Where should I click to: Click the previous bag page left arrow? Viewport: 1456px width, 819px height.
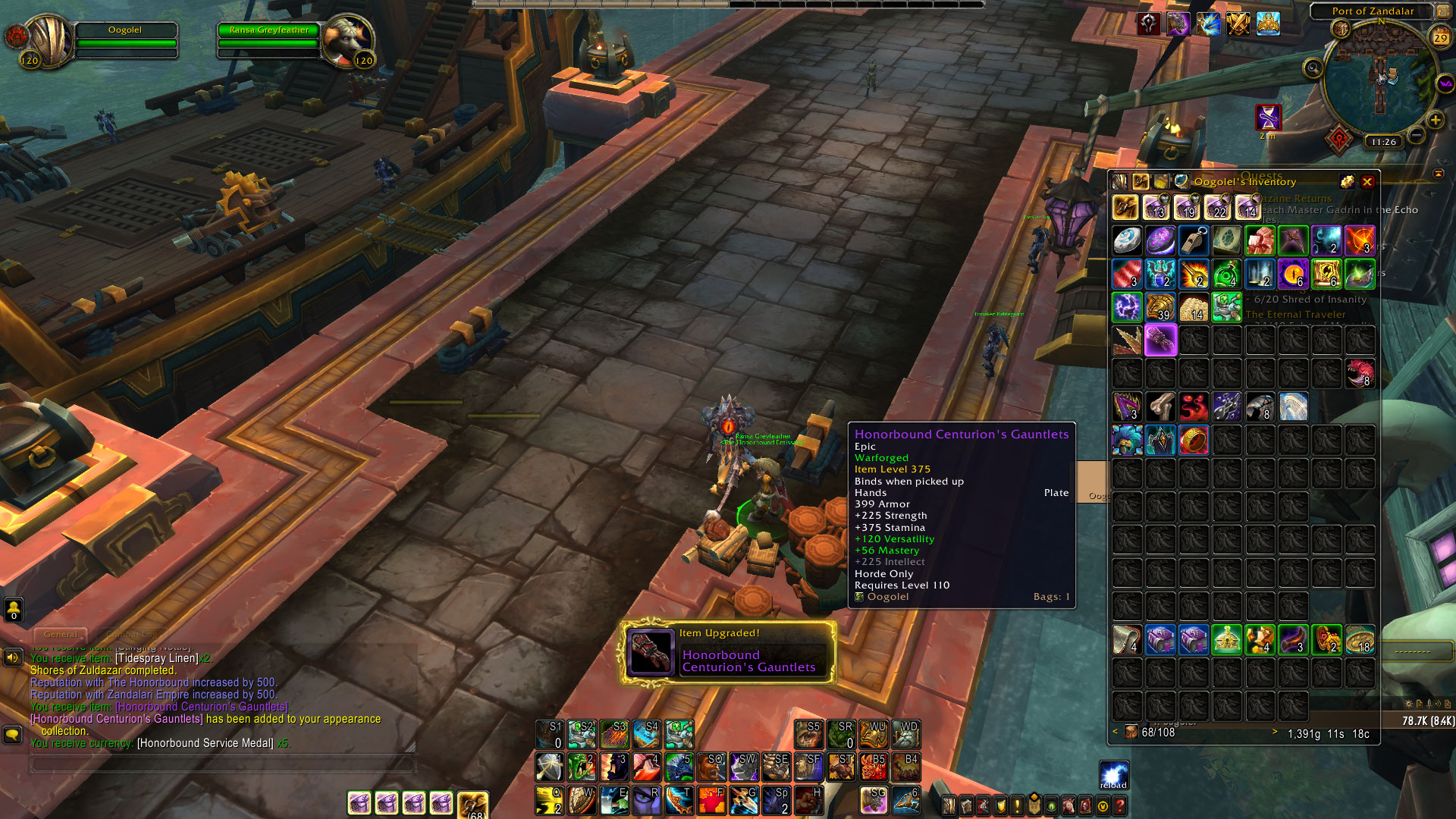pos(1115,733)
